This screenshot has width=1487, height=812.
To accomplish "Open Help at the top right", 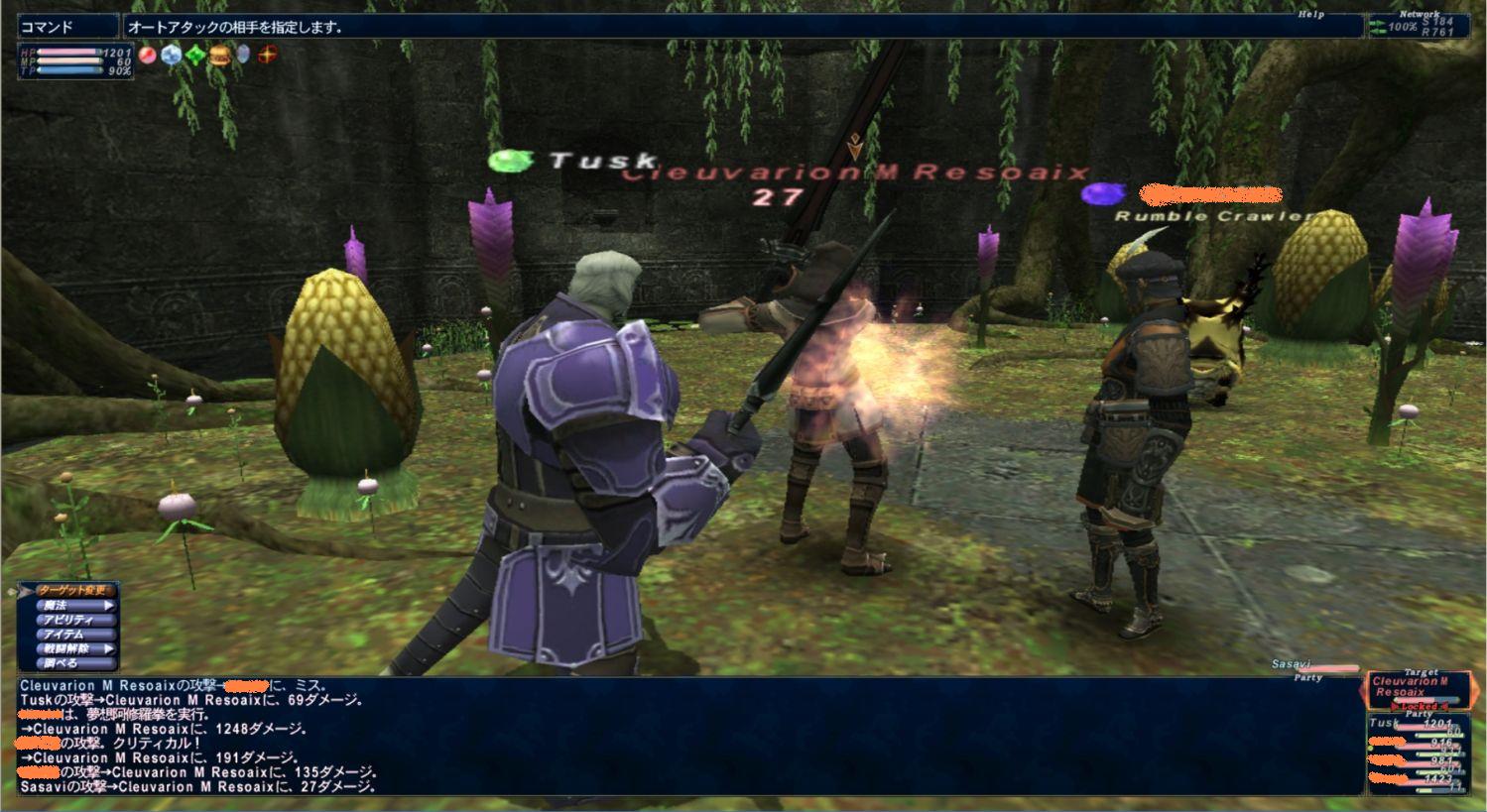I will [1310, 15].
